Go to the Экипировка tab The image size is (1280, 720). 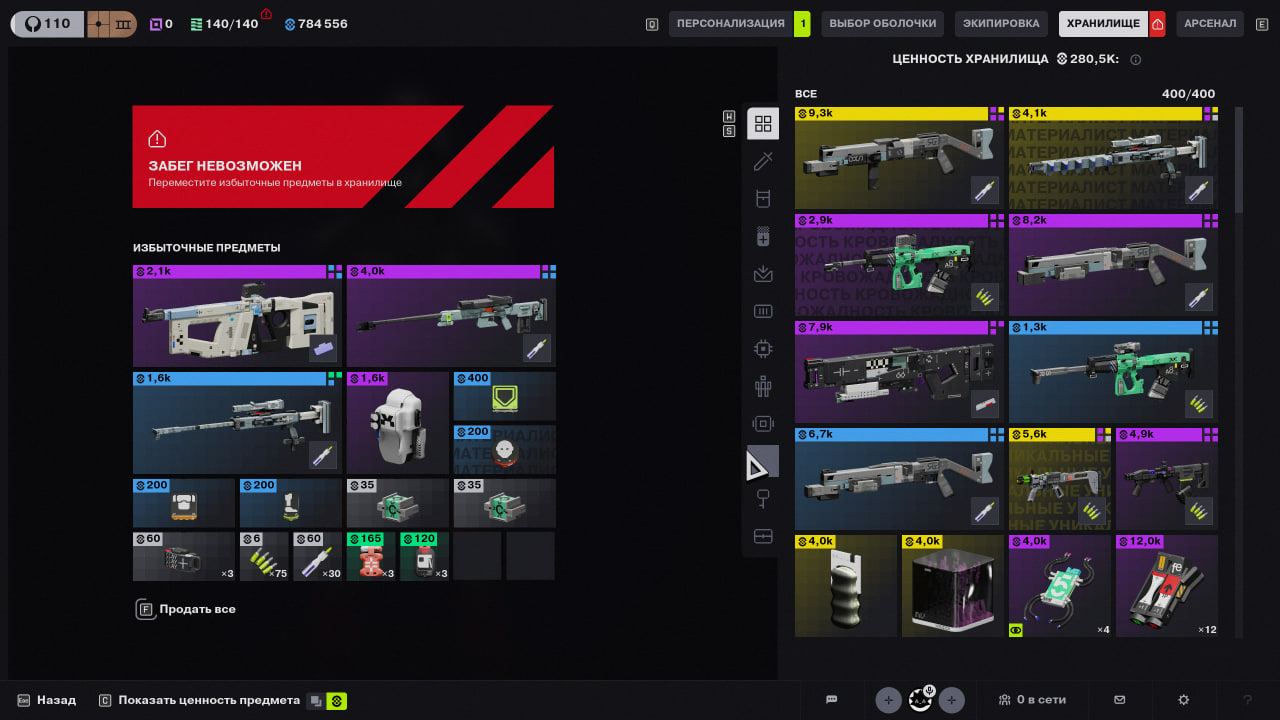(x=1001, y=24)
